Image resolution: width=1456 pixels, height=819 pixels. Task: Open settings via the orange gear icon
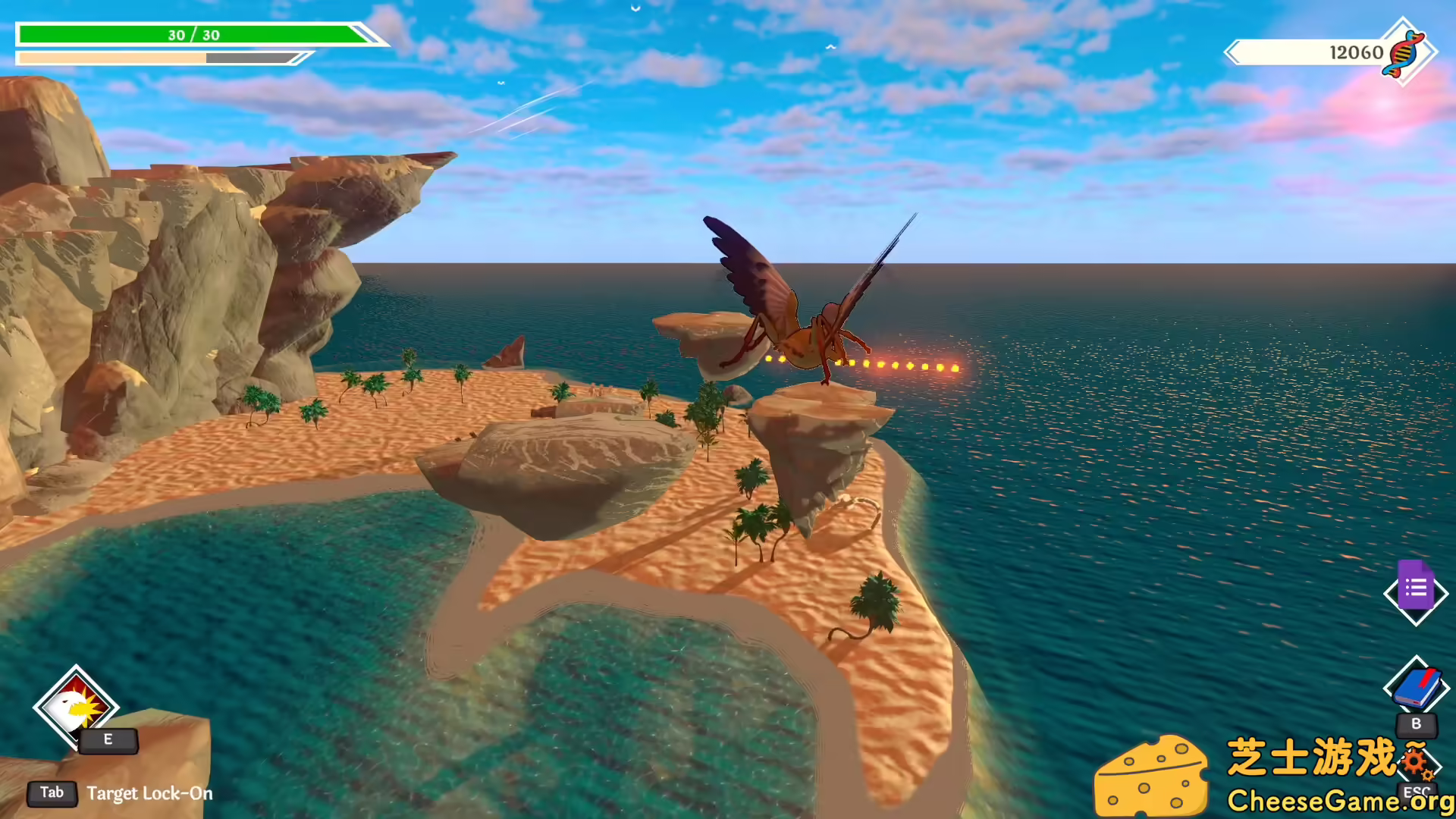[1415, 761]
